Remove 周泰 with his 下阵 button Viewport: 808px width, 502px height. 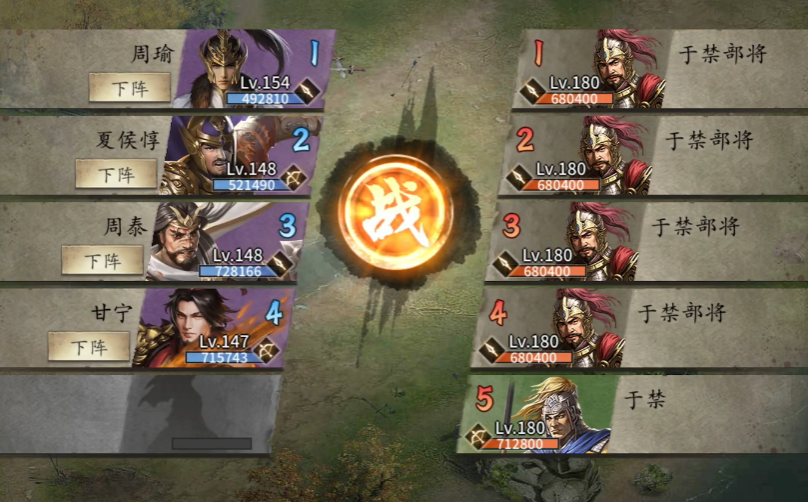click(x=102, y=260)
